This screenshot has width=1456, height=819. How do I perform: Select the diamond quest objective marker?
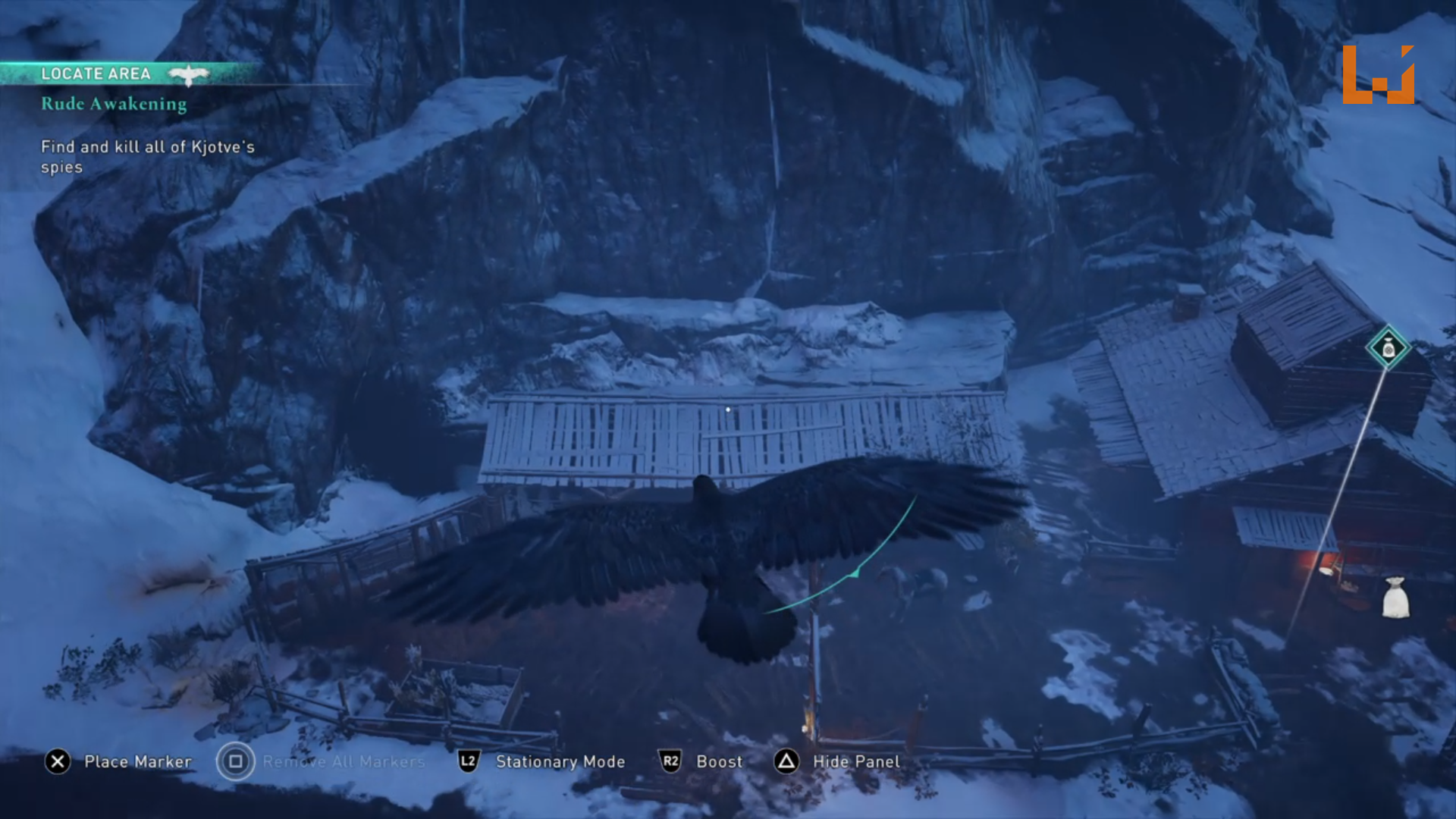(1388, 348)
